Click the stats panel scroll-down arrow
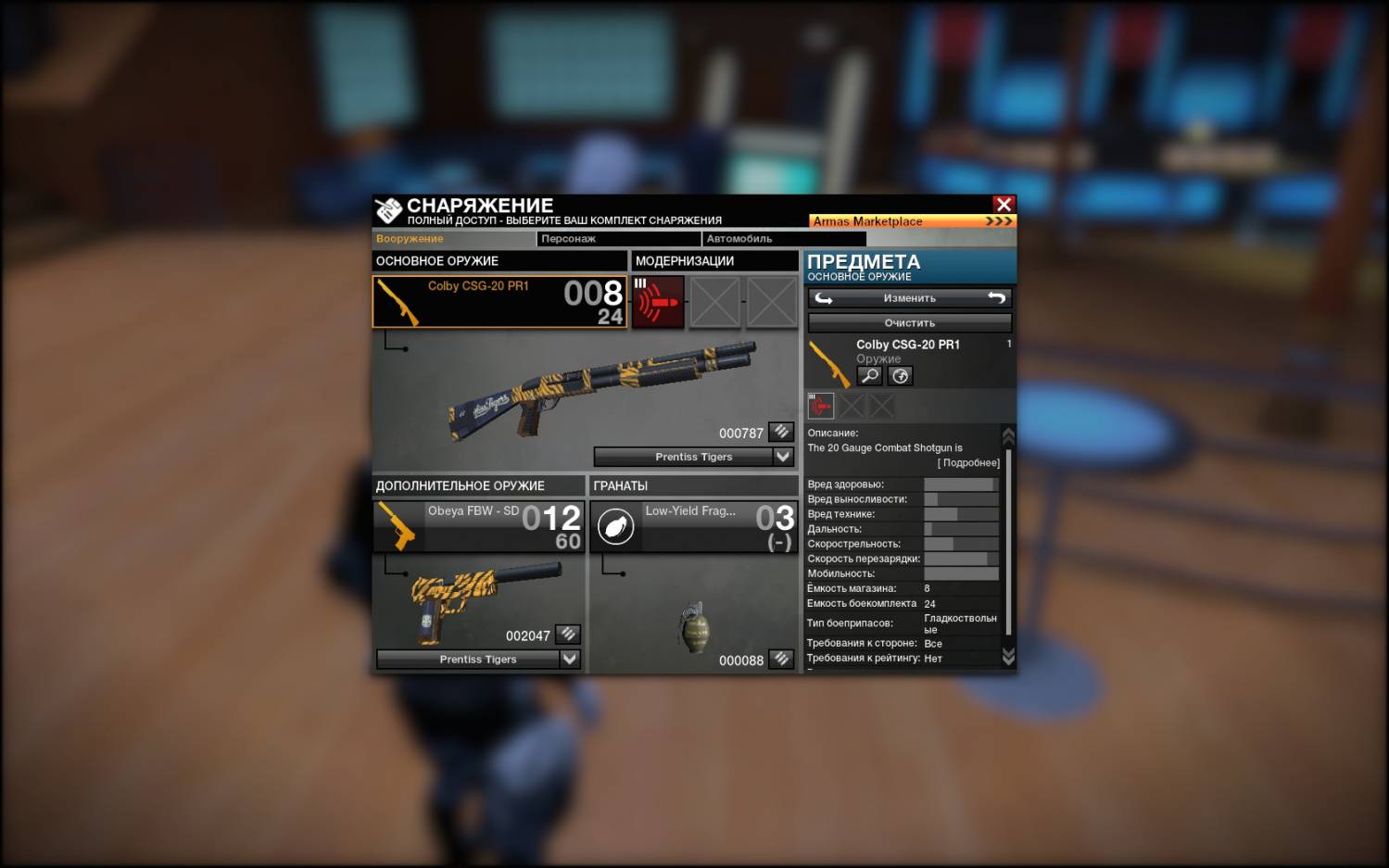This screenshot has height=868, width=1389. [1008, 656]
